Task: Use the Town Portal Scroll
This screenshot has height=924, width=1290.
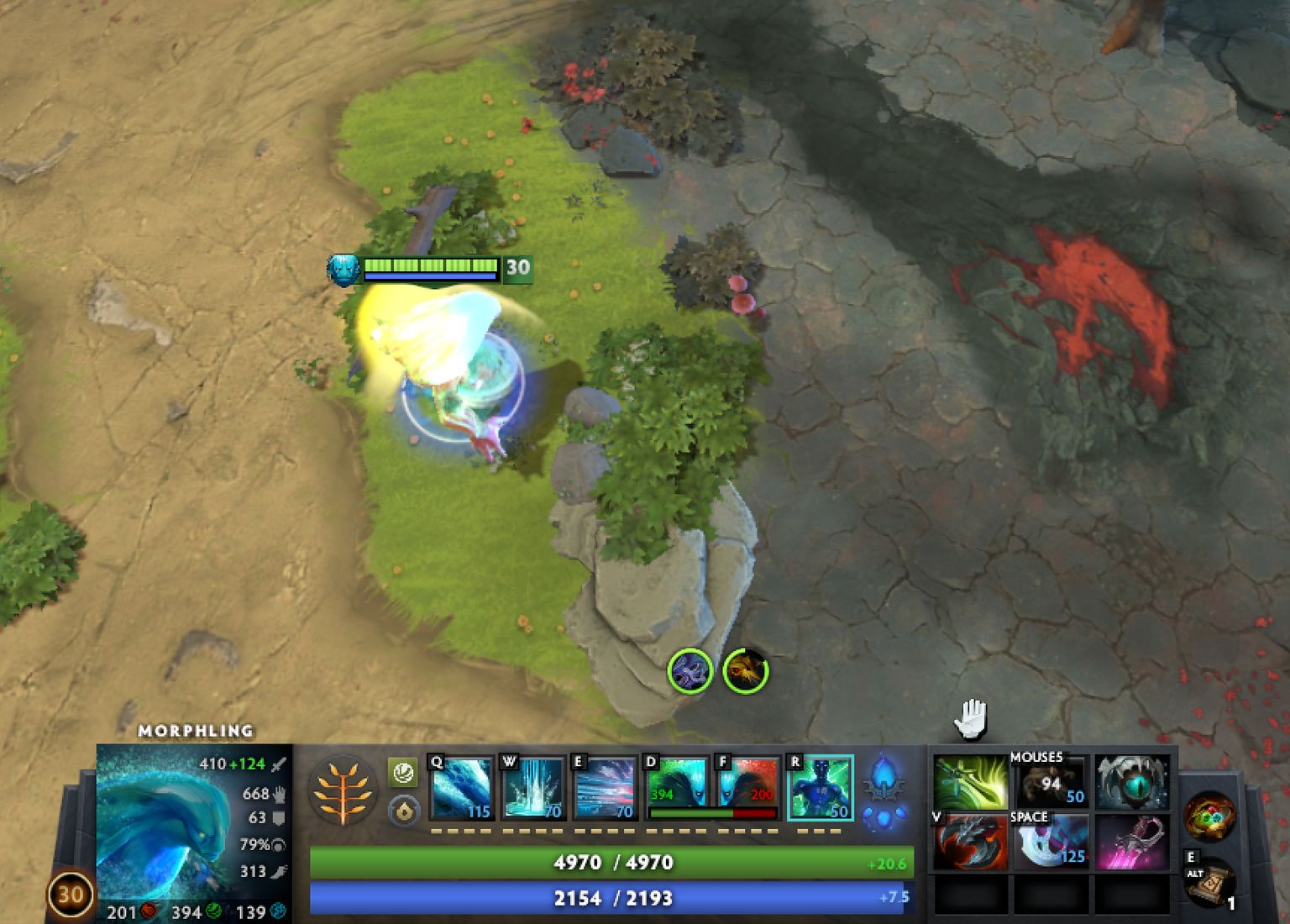Action: pyautogui.click(x=1209, y=886)
